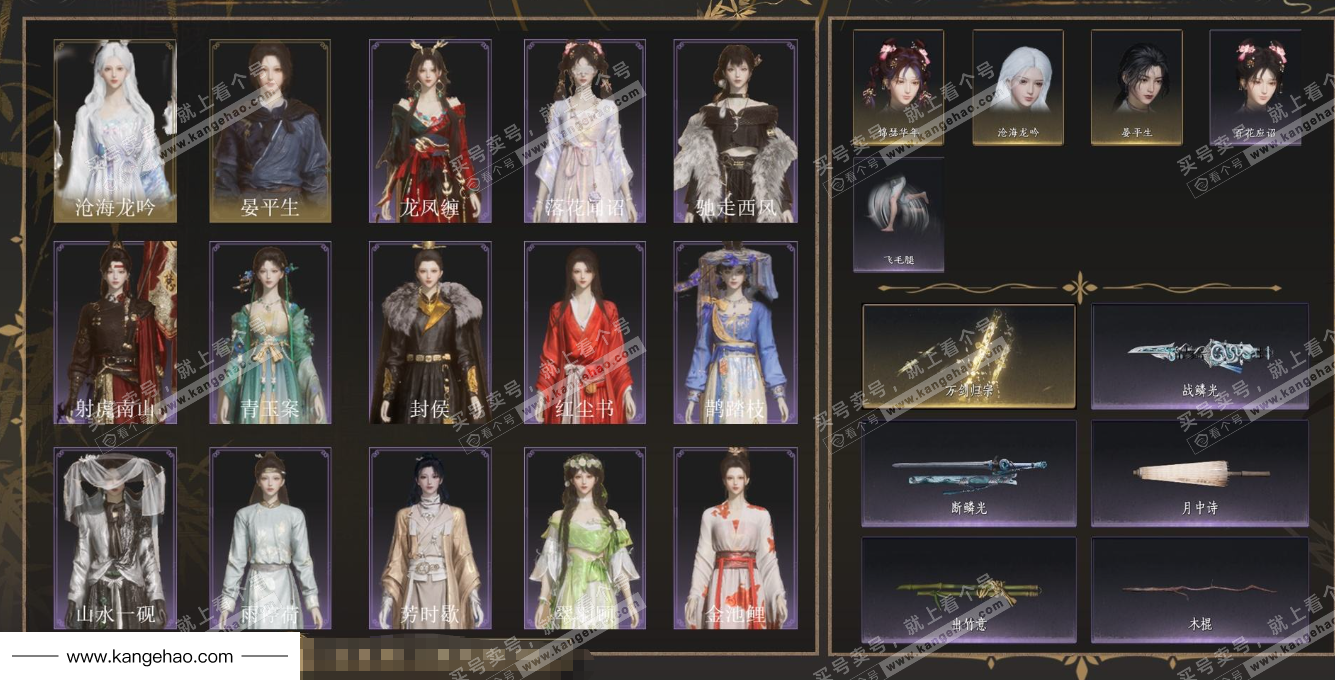Image resolution: width=1335 pixels, height=680 pixels.
Task: Choose the 青玉案 green outfit card
Action: [270, 333]
